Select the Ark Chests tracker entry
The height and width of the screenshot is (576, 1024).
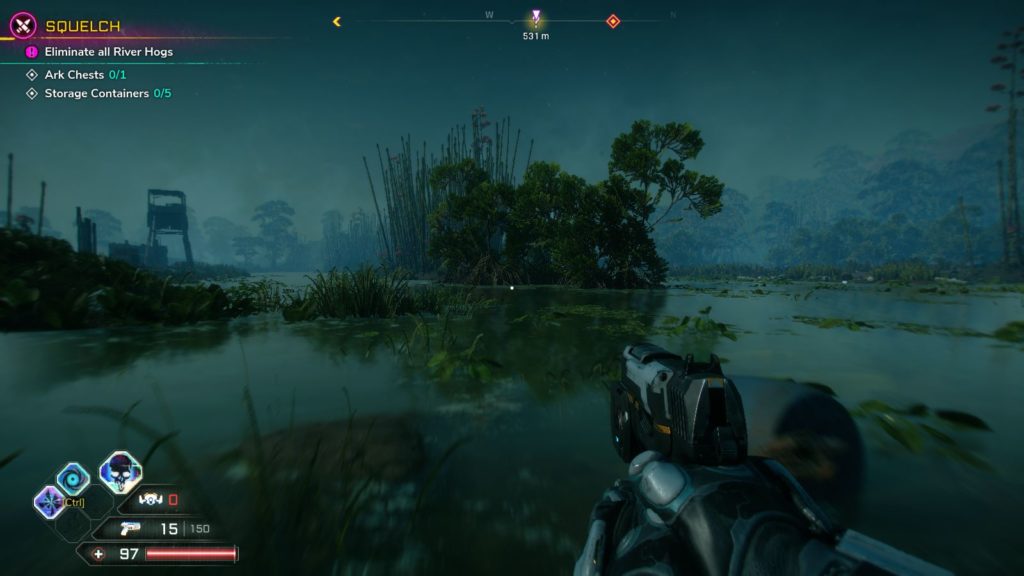pos(85,75)
